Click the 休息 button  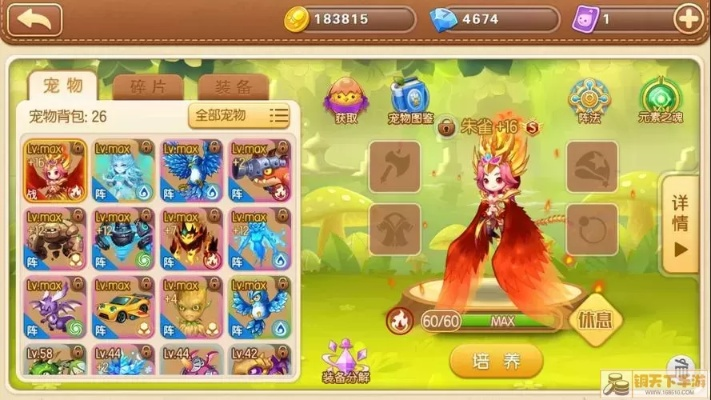point(595,320)
